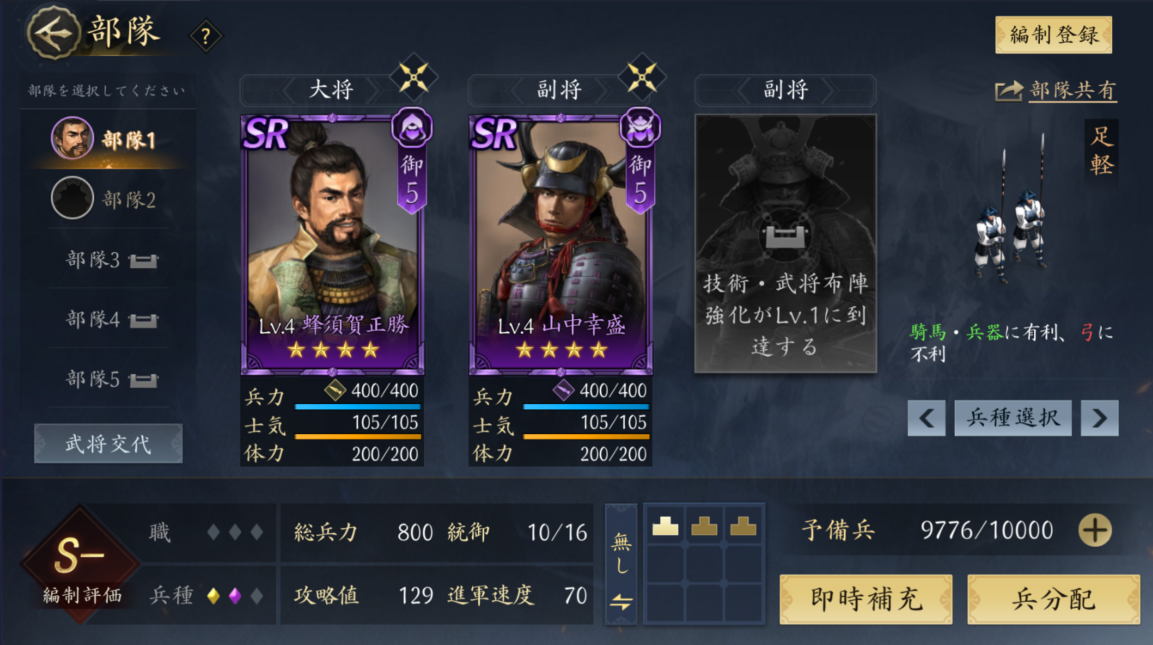Toggle the 無し formation swap button

click(621, 565)
